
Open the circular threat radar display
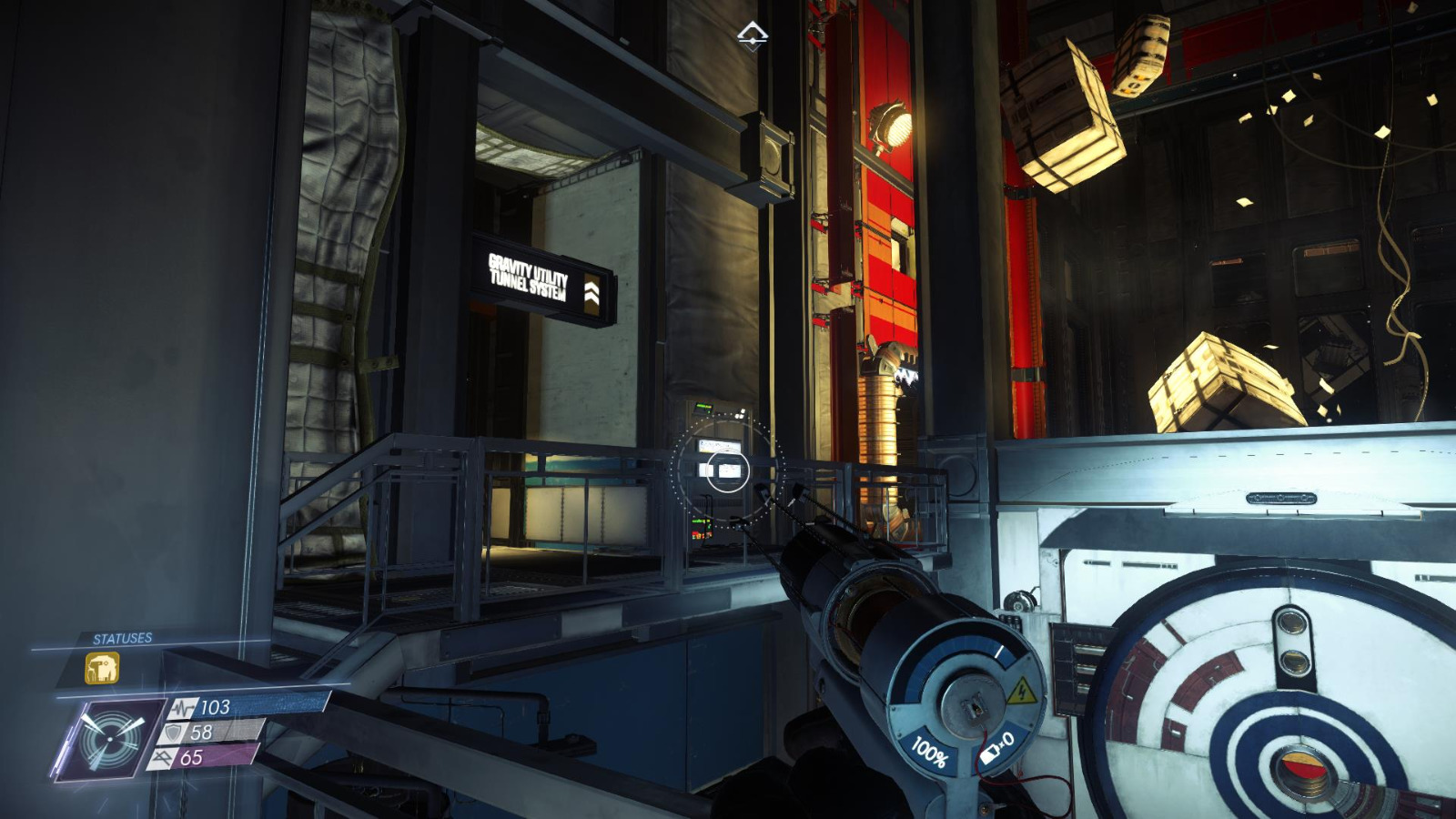(110, 739)
